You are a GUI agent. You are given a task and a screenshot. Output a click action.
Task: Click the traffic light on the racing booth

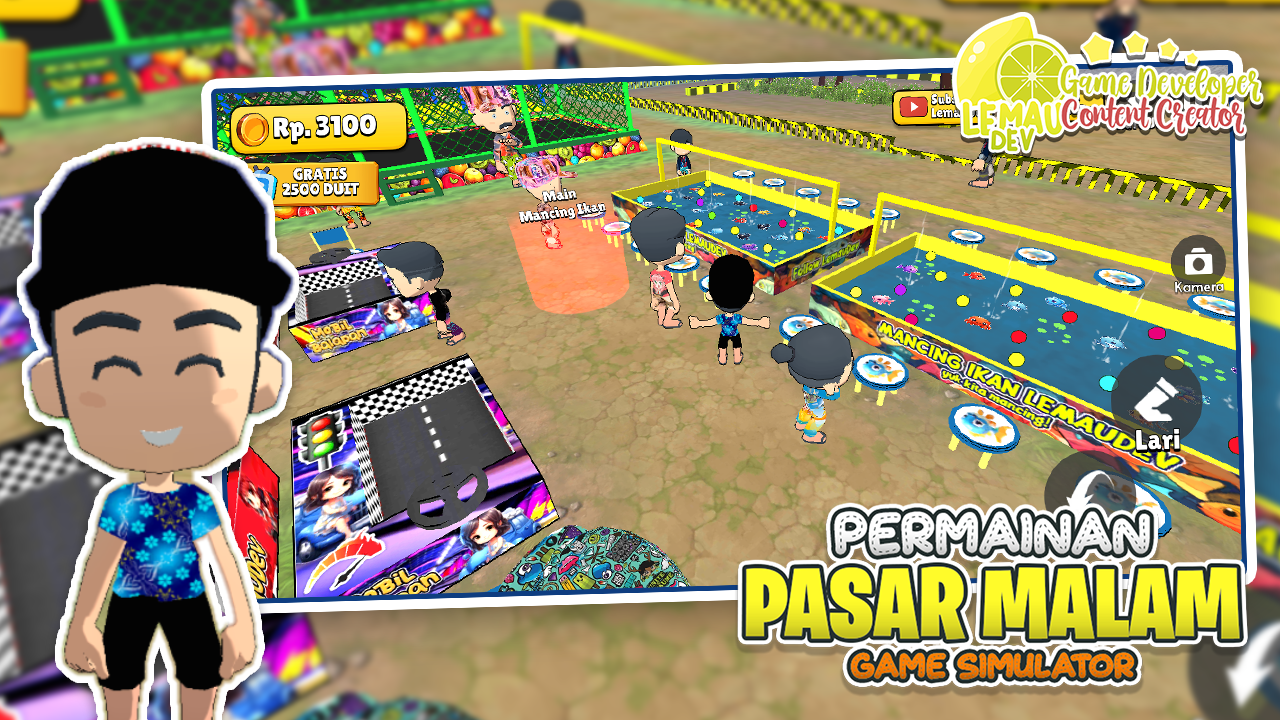pos(320,437)
